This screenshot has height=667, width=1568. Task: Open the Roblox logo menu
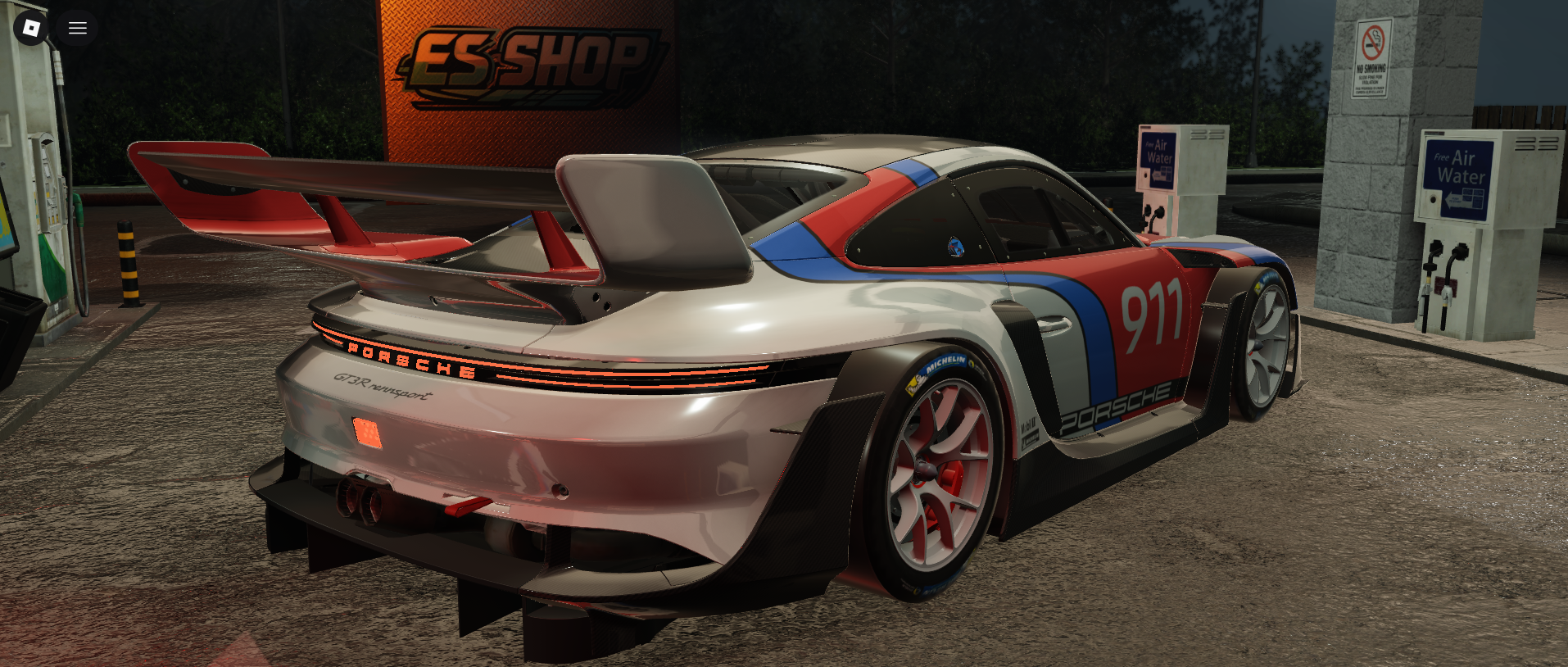pyautogui.click(x=31, y=28)
